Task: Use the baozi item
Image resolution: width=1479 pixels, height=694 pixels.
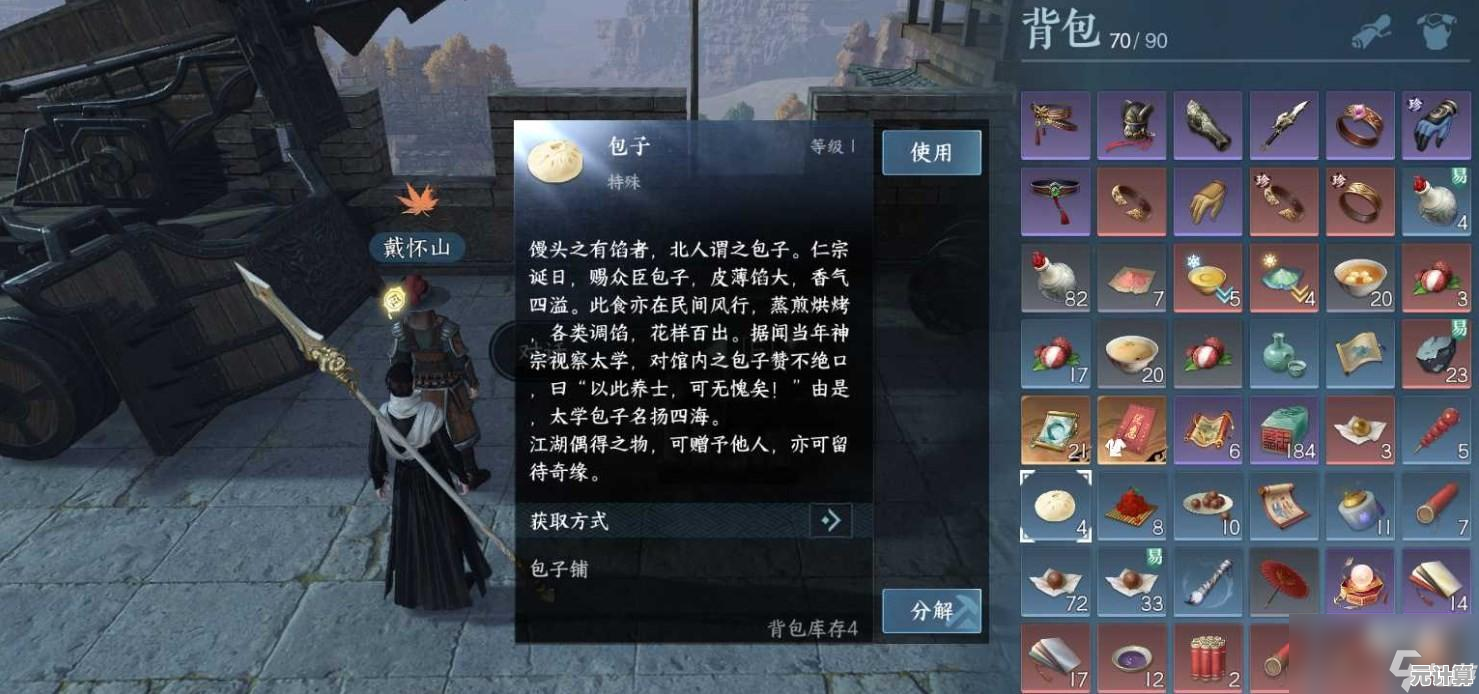Action: click(x=931, y=153)
